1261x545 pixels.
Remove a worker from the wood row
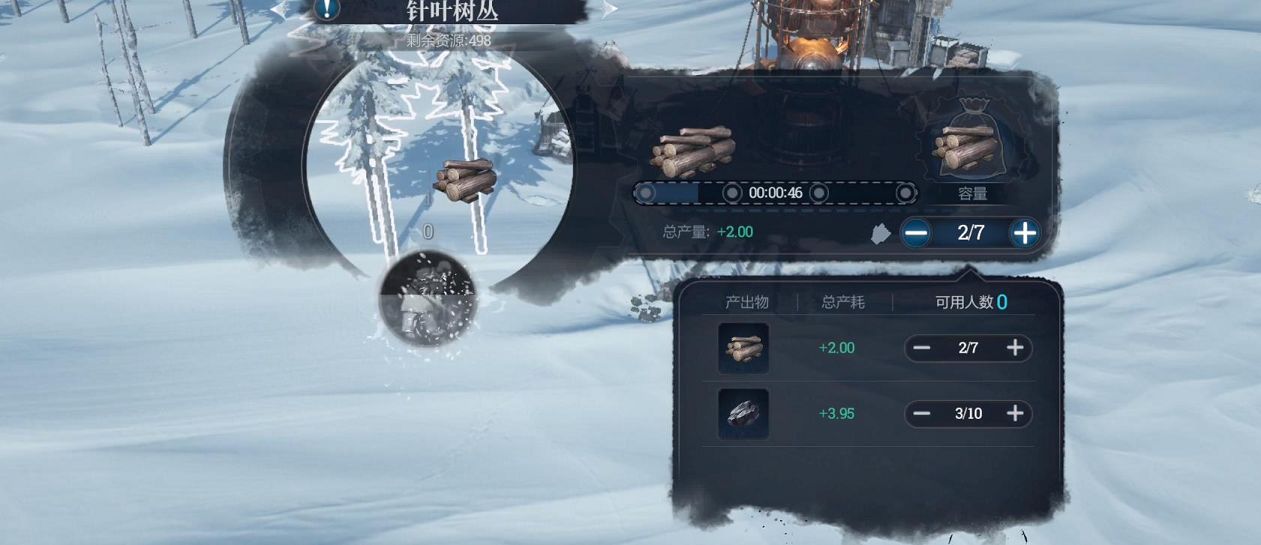922,348
